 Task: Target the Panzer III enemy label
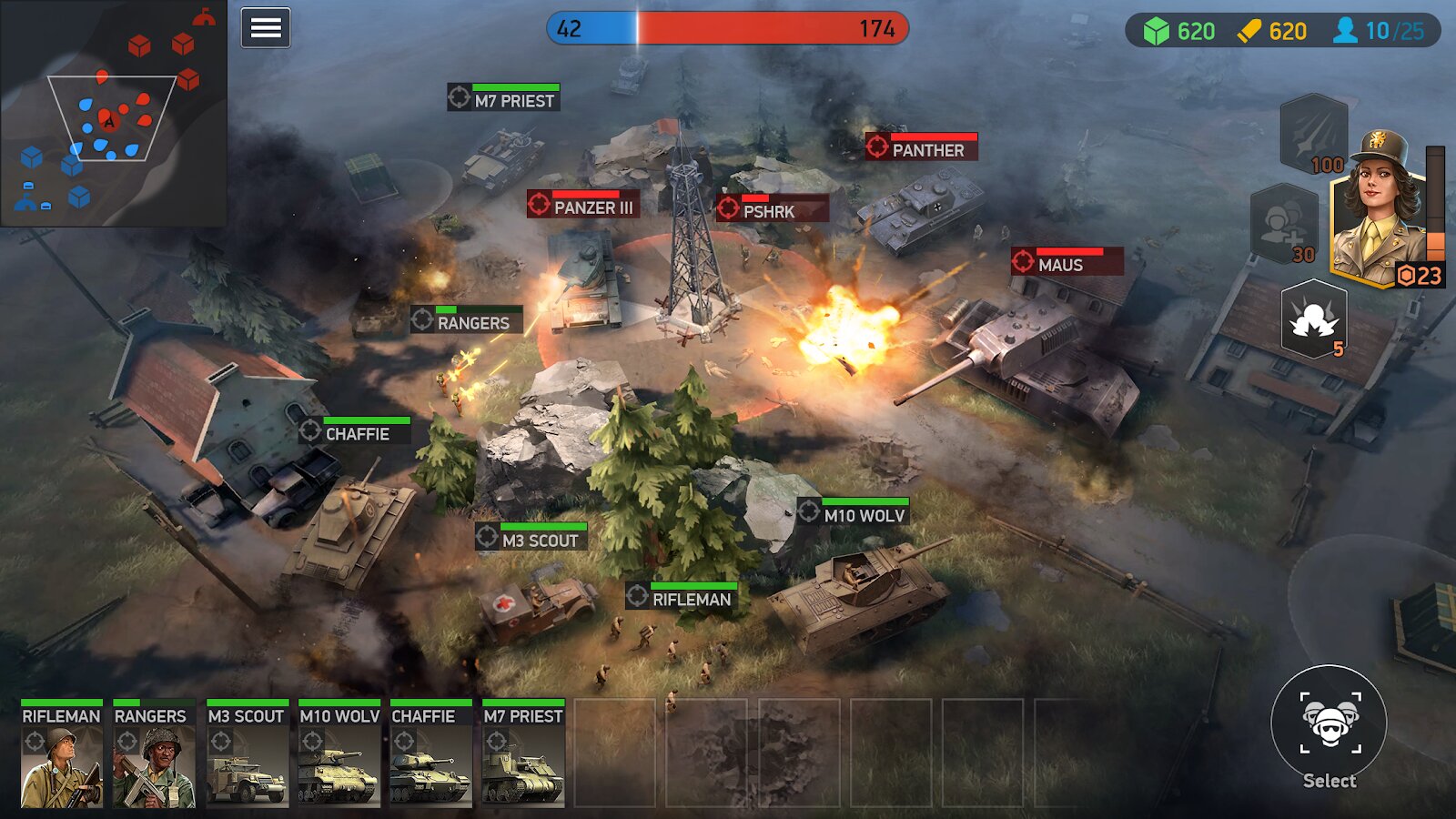(583, 207)
